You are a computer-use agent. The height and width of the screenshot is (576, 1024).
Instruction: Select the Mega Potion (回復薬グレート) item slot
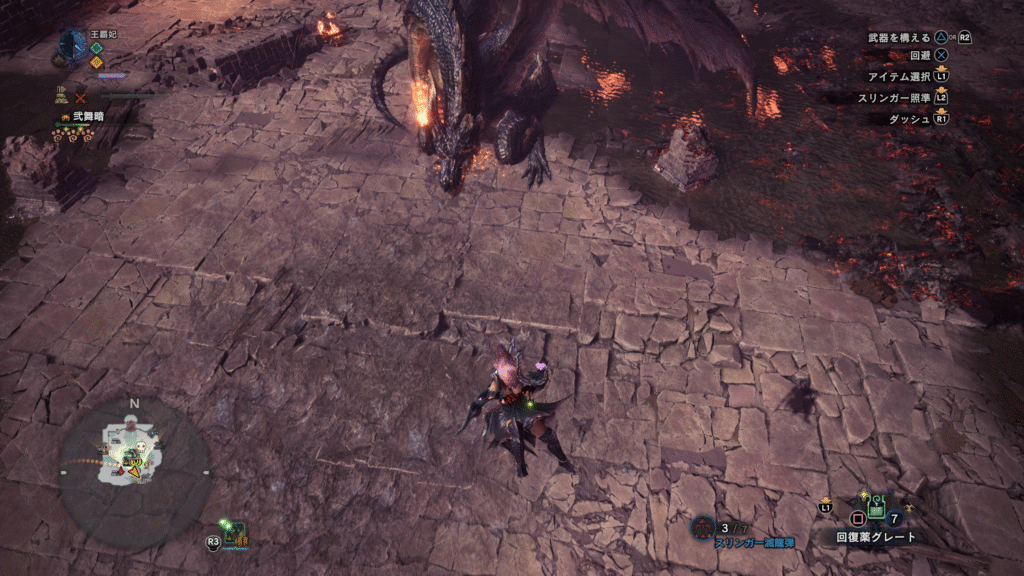click(x=876, y=509)
